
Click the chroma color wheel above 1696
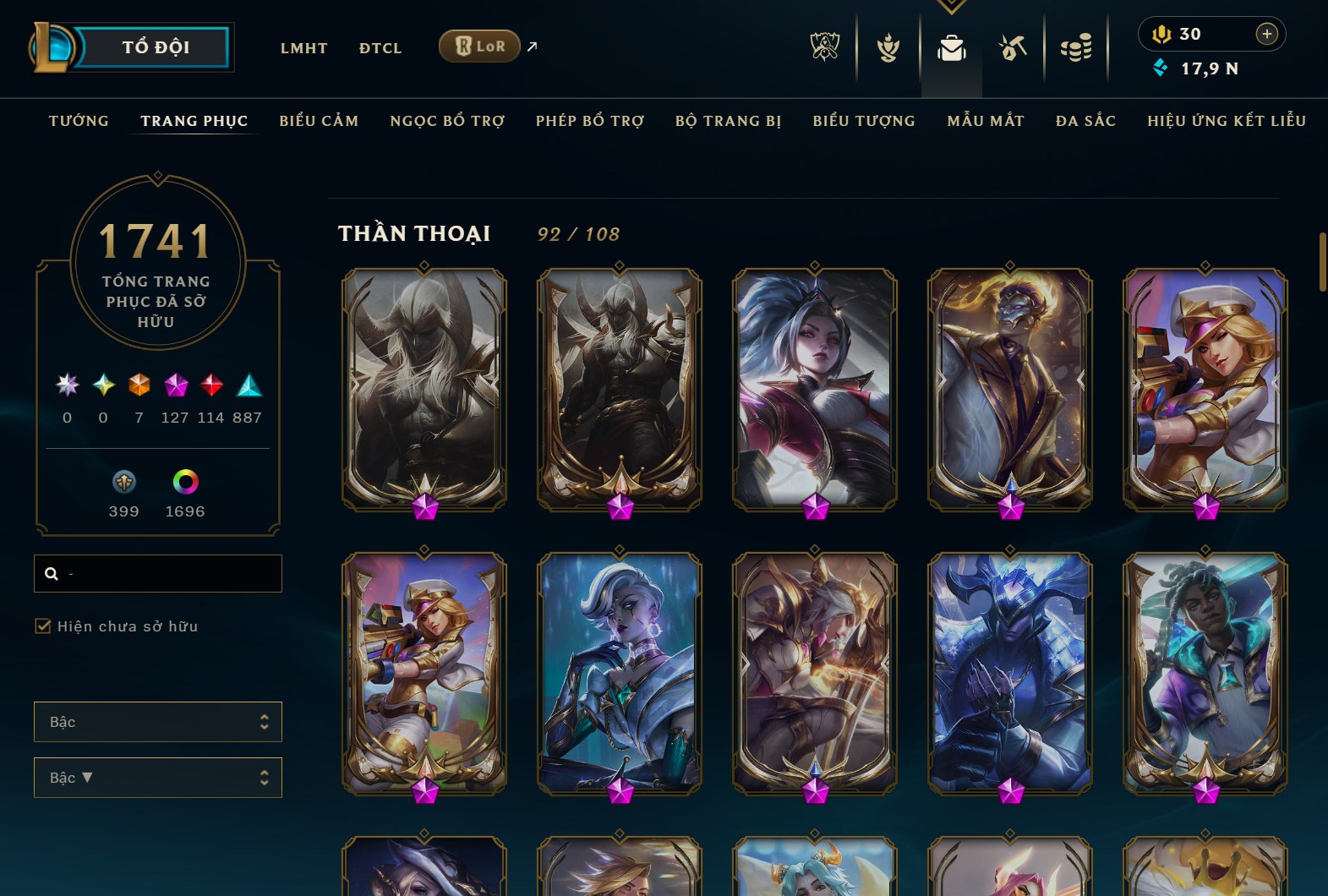coord(185,483)
